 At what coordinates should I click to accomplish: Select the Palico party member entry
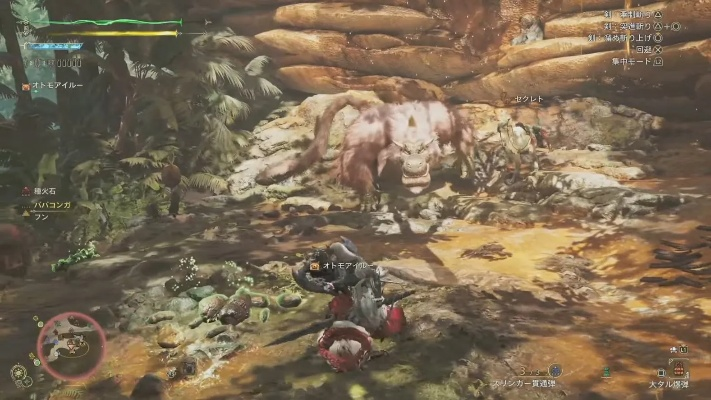pos(56,87)
